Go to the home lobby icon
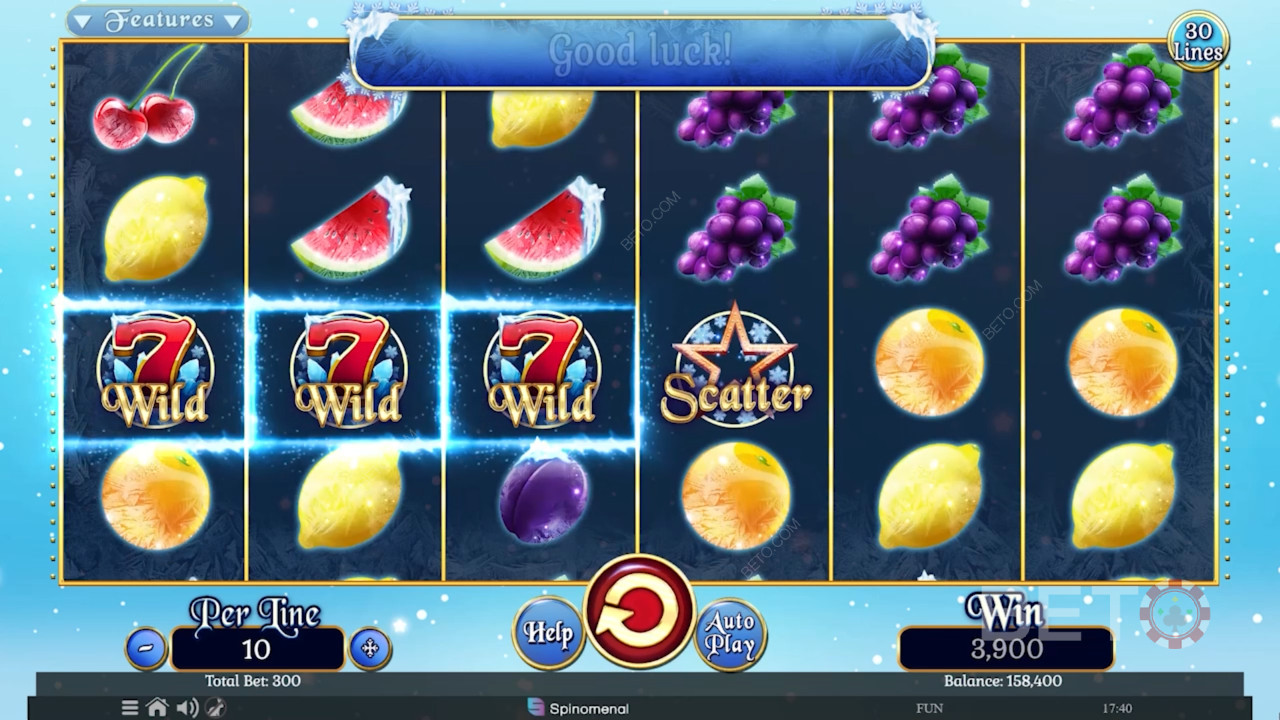The image size is (1280, 720). [x=157, y=708]
